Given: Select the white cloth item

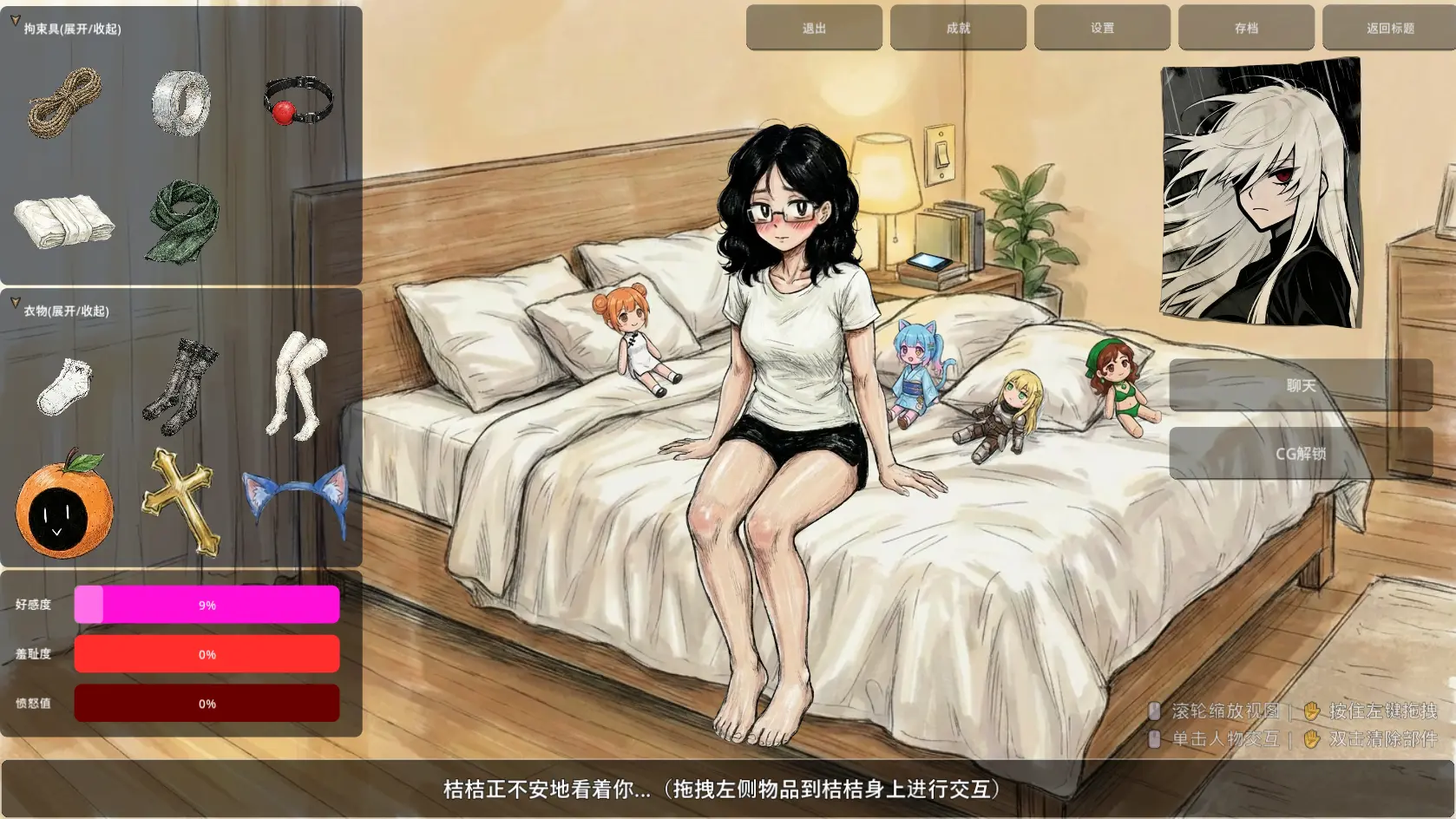Looking at the screenshot, I should [x=65, y=221].
